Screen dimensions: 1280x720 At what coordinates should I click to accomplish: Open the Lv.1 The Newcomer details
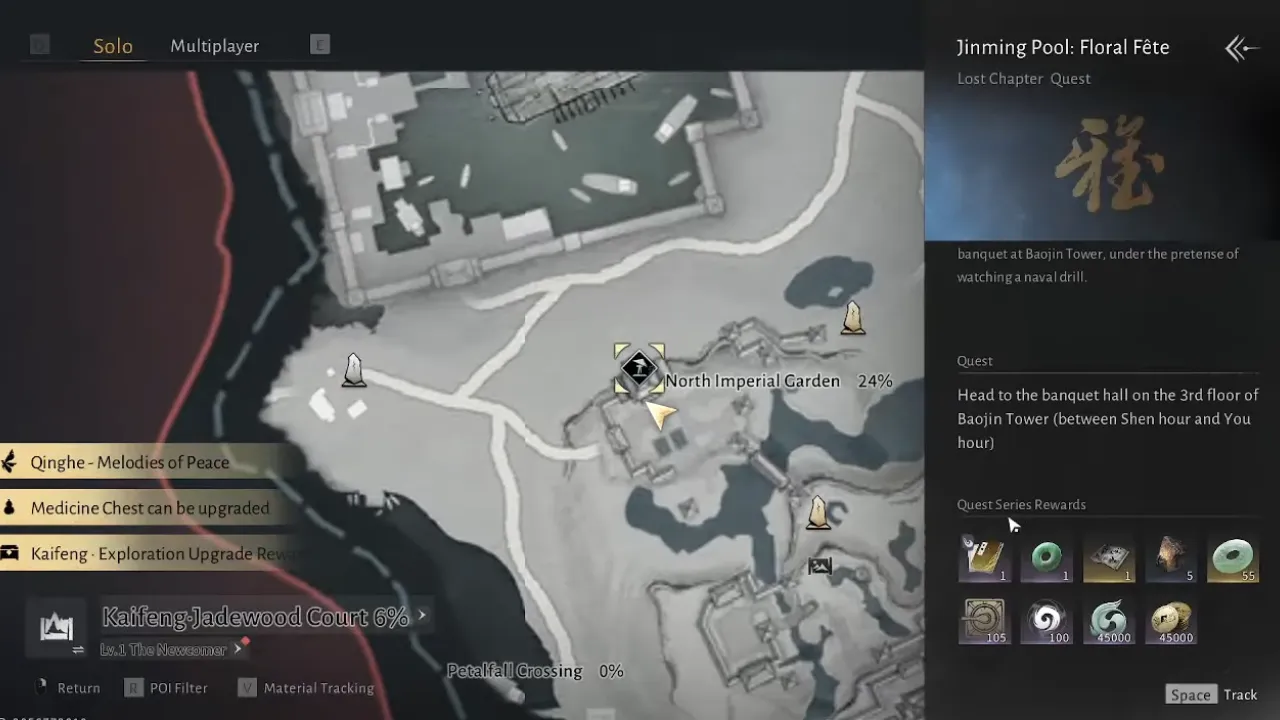click(x=164, y=649)
